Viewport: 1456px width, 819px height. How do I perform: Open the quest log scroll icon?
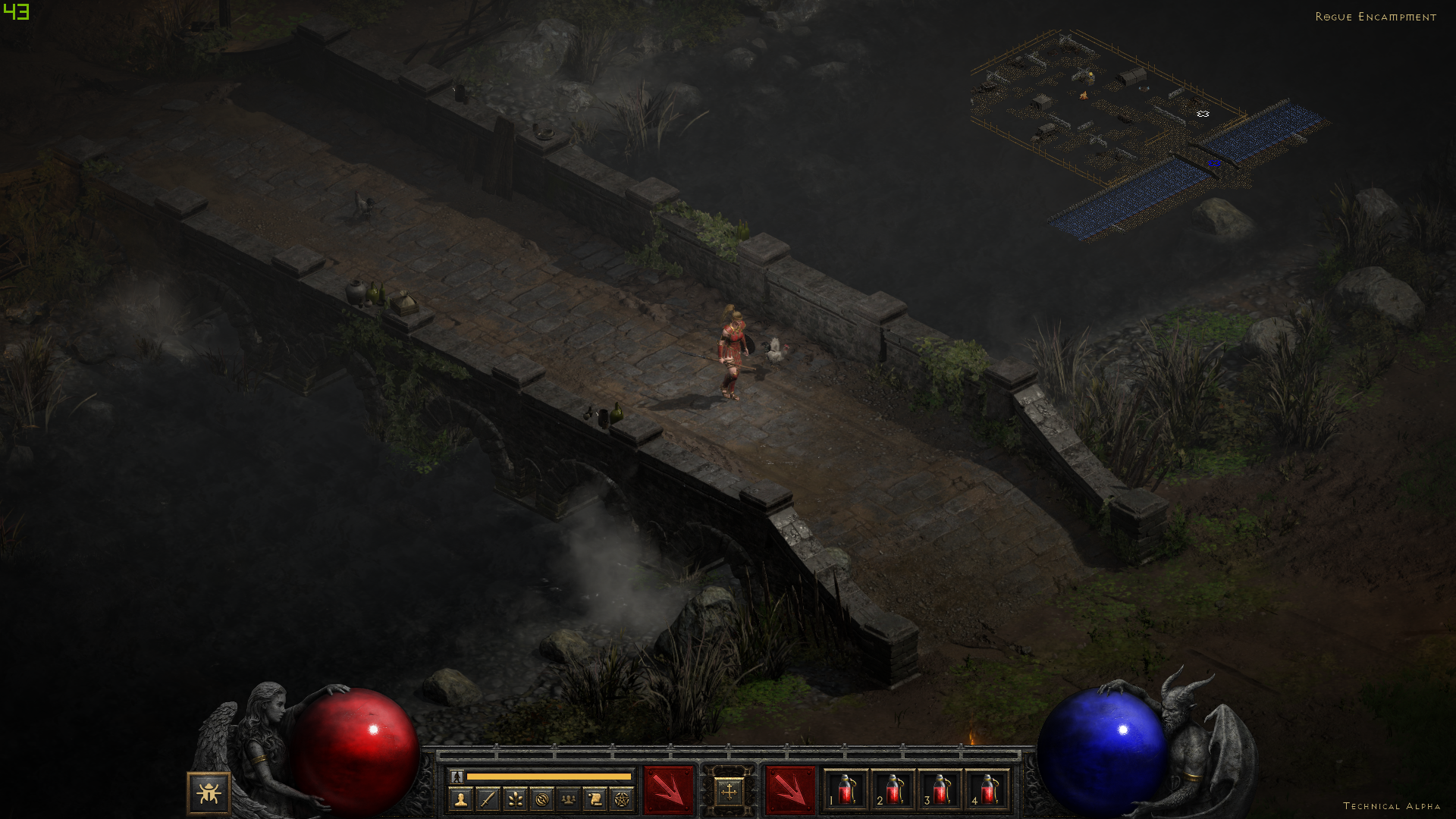(x=595, y=799)
